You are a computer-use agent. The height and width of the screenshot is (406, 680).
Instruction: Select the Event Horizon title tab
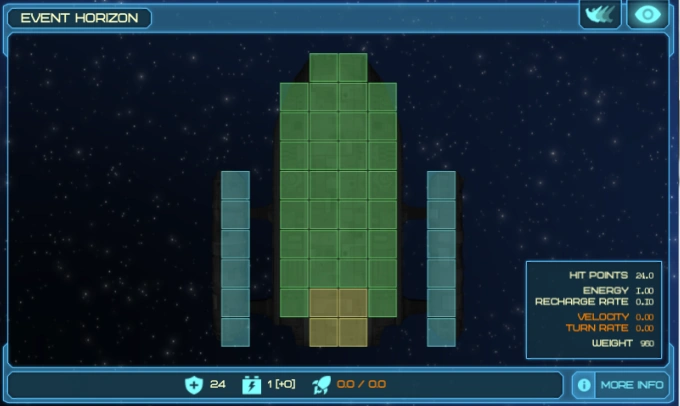[x=79, y=18]
